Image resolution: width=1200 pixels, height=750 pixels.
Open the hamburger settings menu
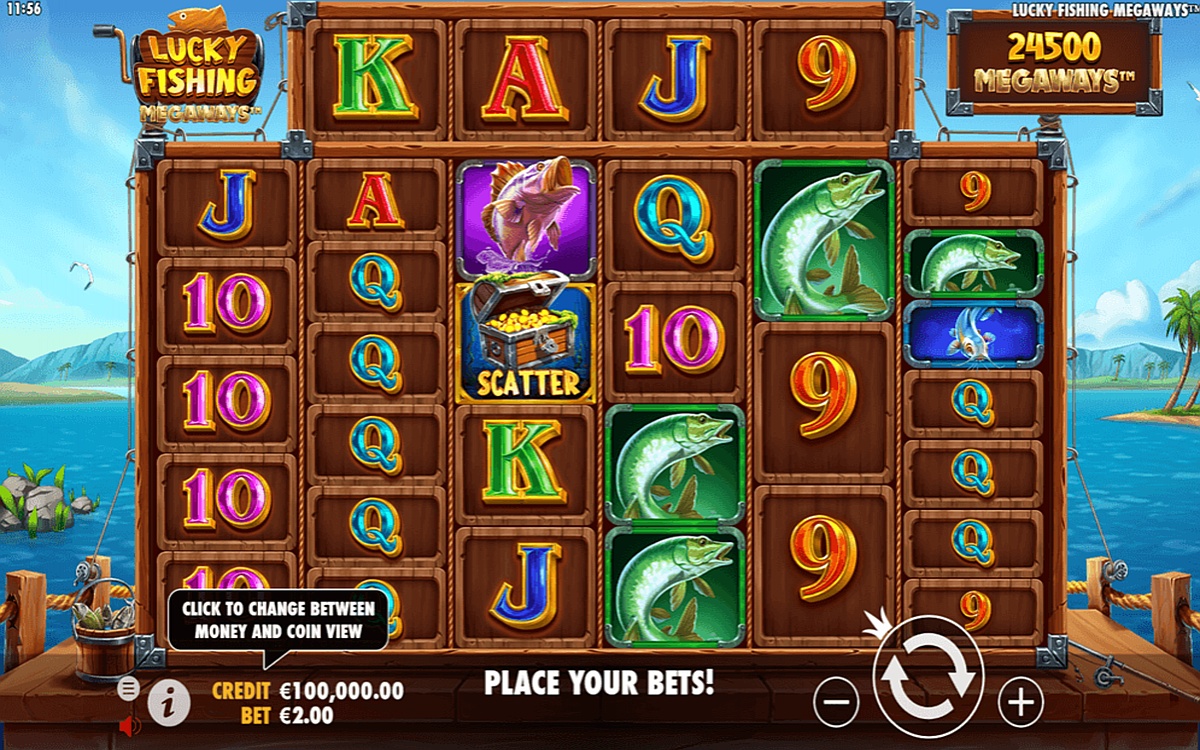(128, 688)
